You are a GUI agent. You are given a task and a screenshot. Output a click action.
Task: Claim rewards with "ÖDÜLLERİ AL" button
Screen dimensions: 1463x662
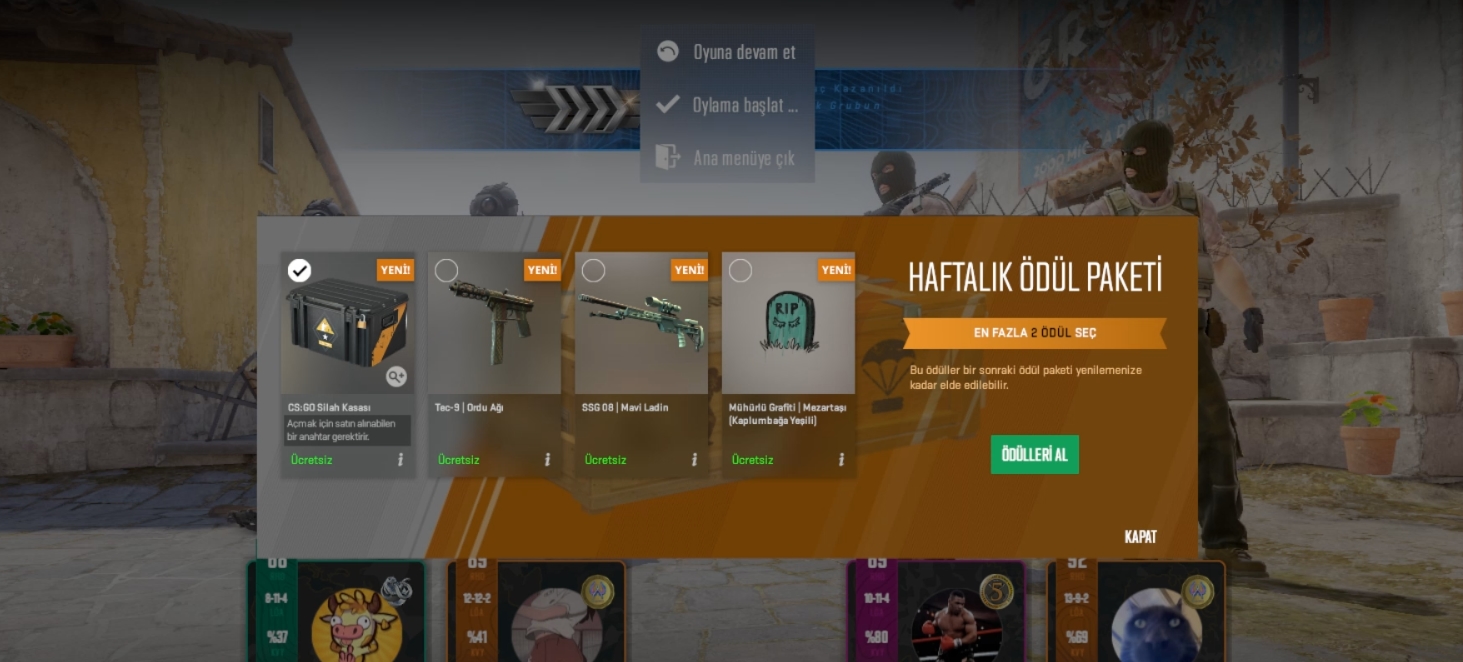point(1034,455)
